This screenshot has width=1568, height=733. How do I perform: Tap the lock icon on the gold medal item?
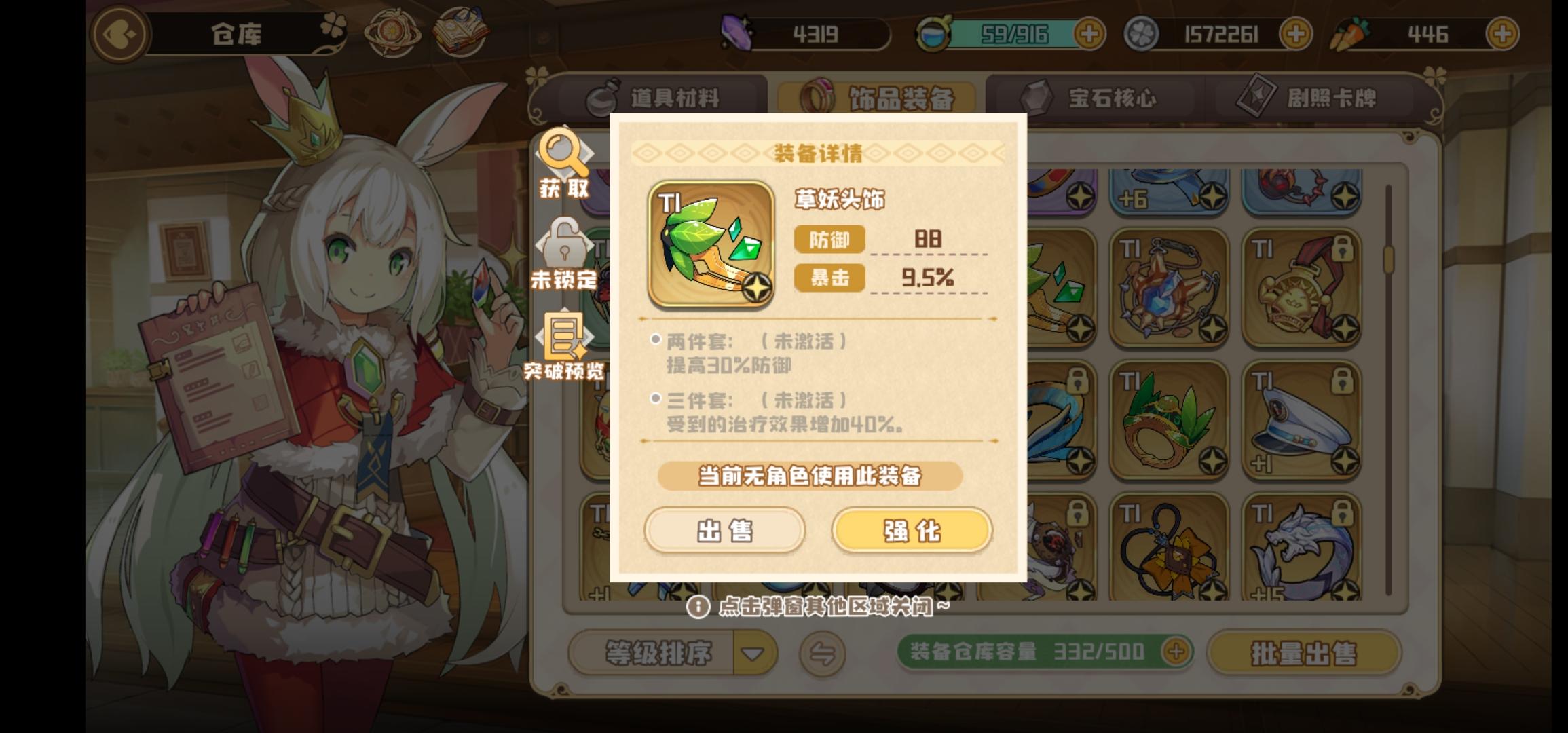click(1342, 250)
